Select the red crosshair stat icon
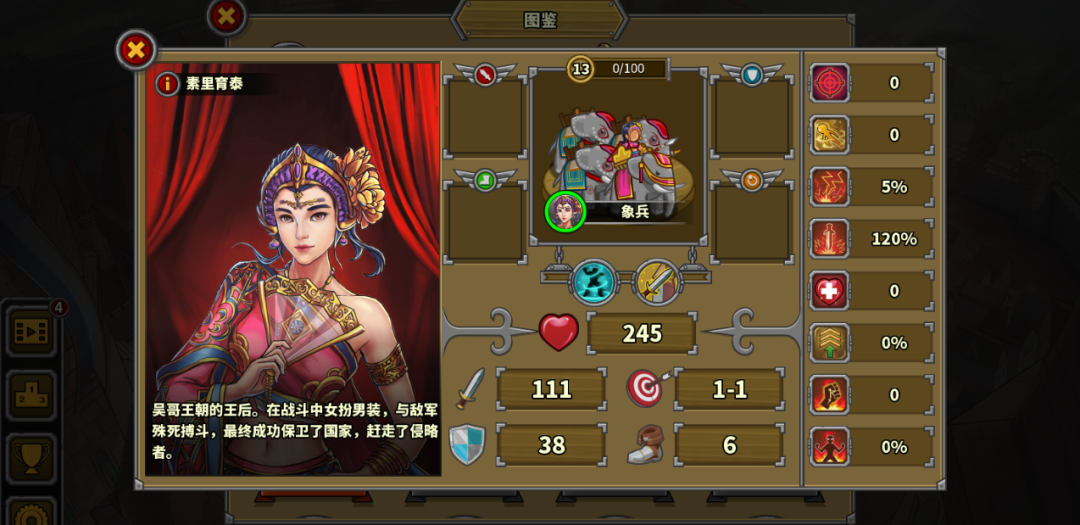This screenshot has height=525, width=1080. (830, 83)
